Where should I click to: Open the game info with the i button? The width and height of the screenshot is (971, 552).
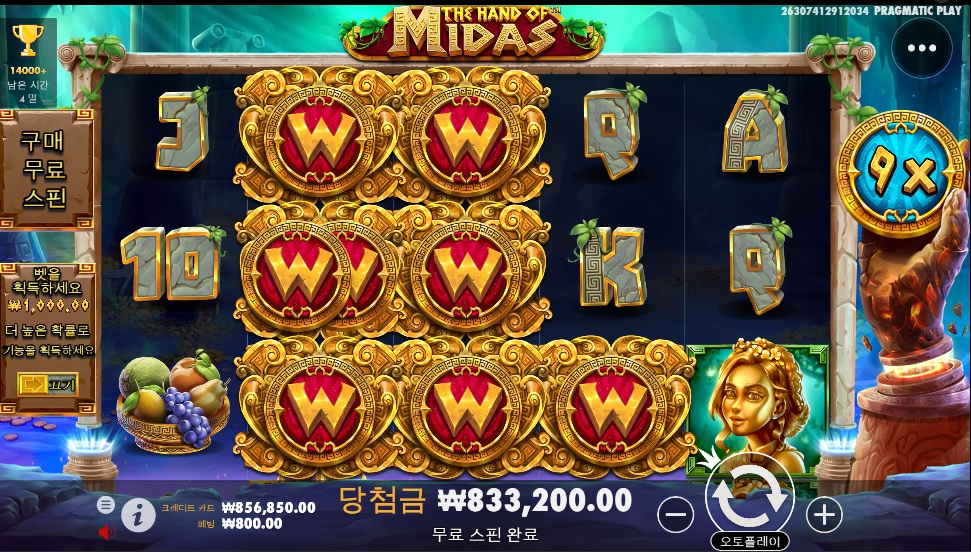pos(138,515)
